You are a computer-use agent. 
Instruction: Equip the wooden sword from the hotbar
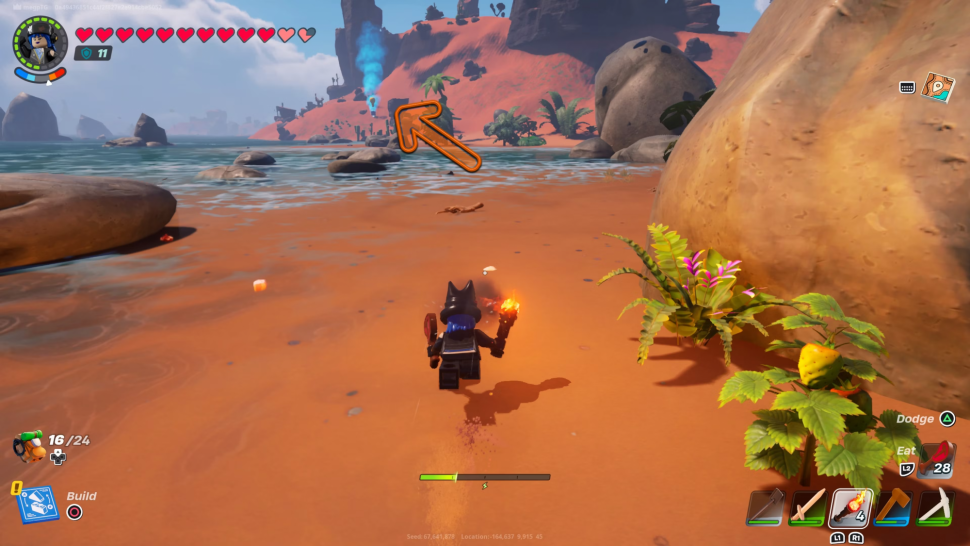[x=808, y=507]
